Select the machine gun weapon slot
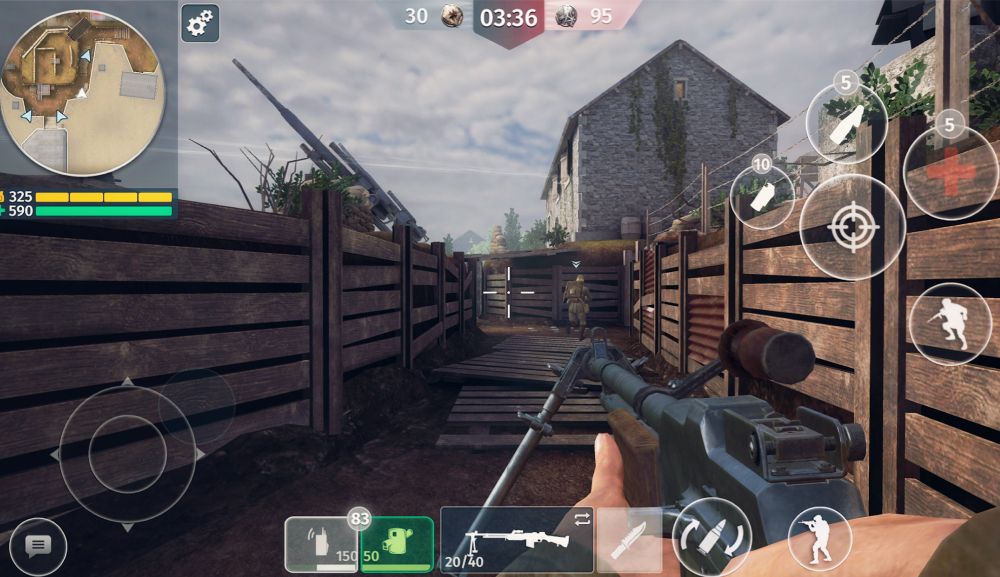 (x=517, y=539)
